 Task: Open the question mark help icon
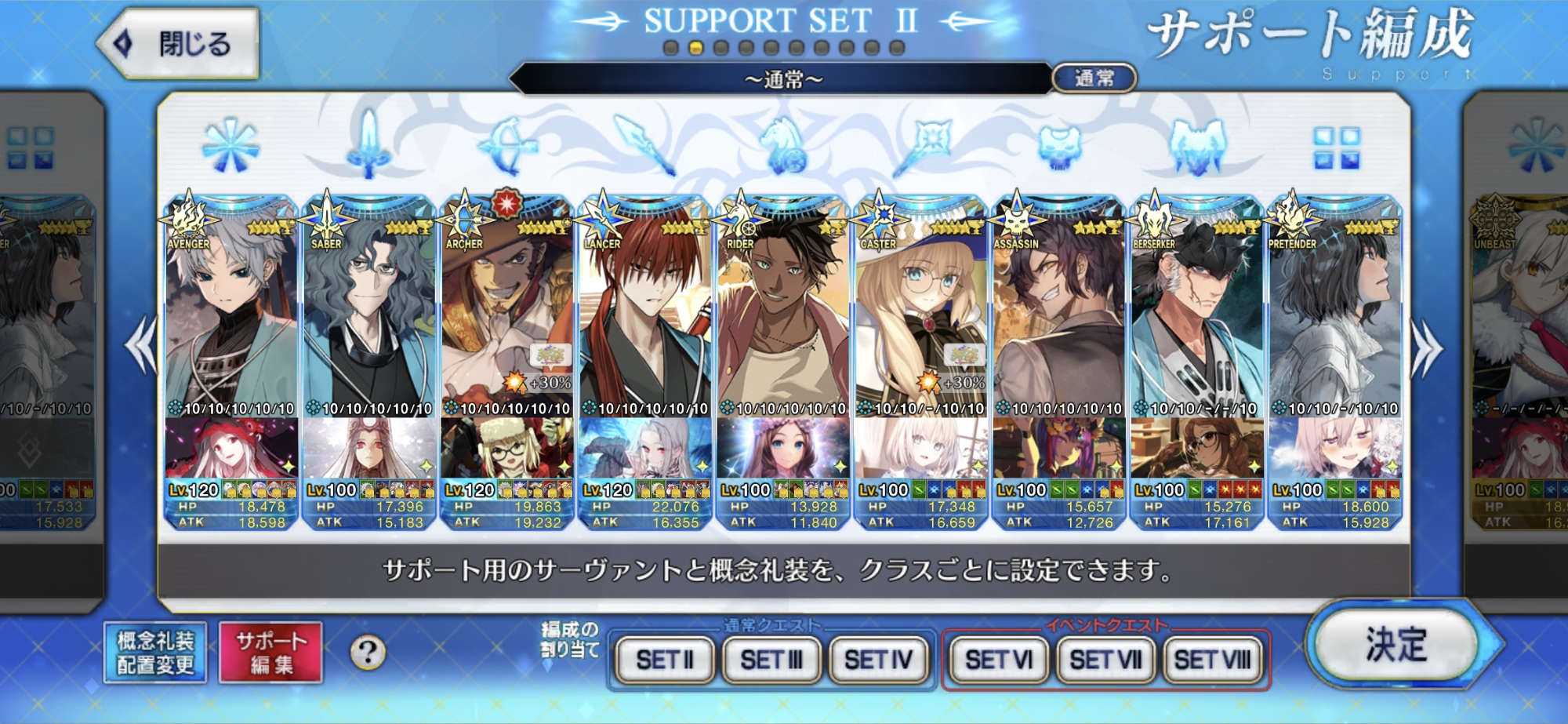point(368,652)
